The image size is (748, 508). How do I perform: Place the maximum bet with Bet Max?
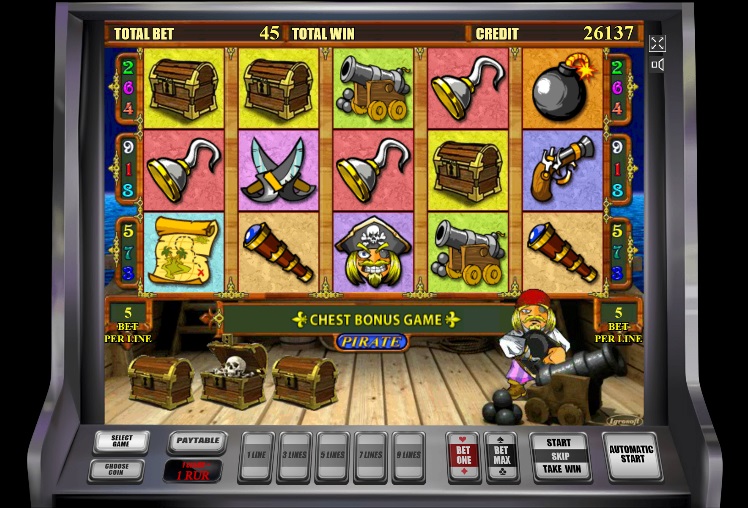click(501, 456)
